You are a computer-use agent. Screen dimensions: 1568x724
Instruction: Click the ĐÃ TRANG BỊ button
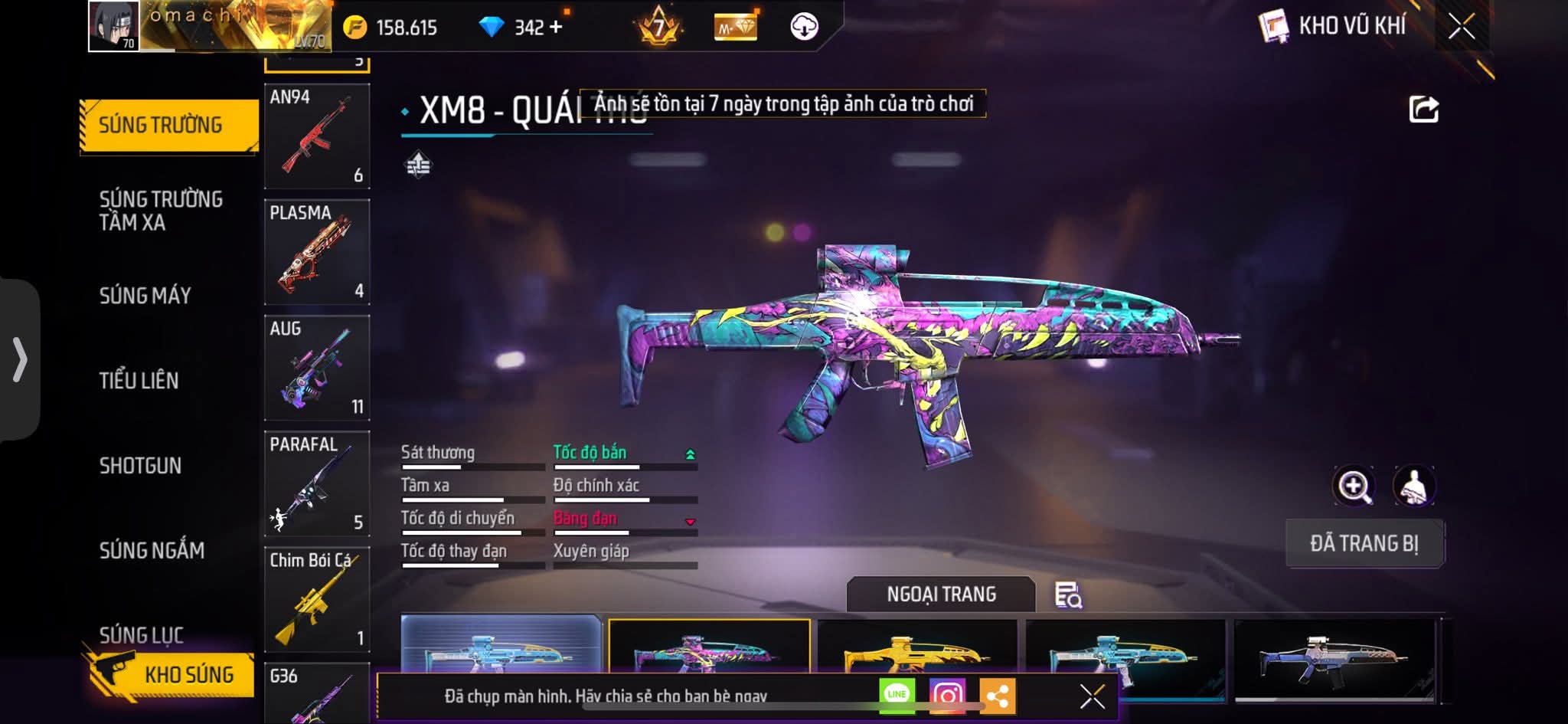click(x=1364, y=543)
